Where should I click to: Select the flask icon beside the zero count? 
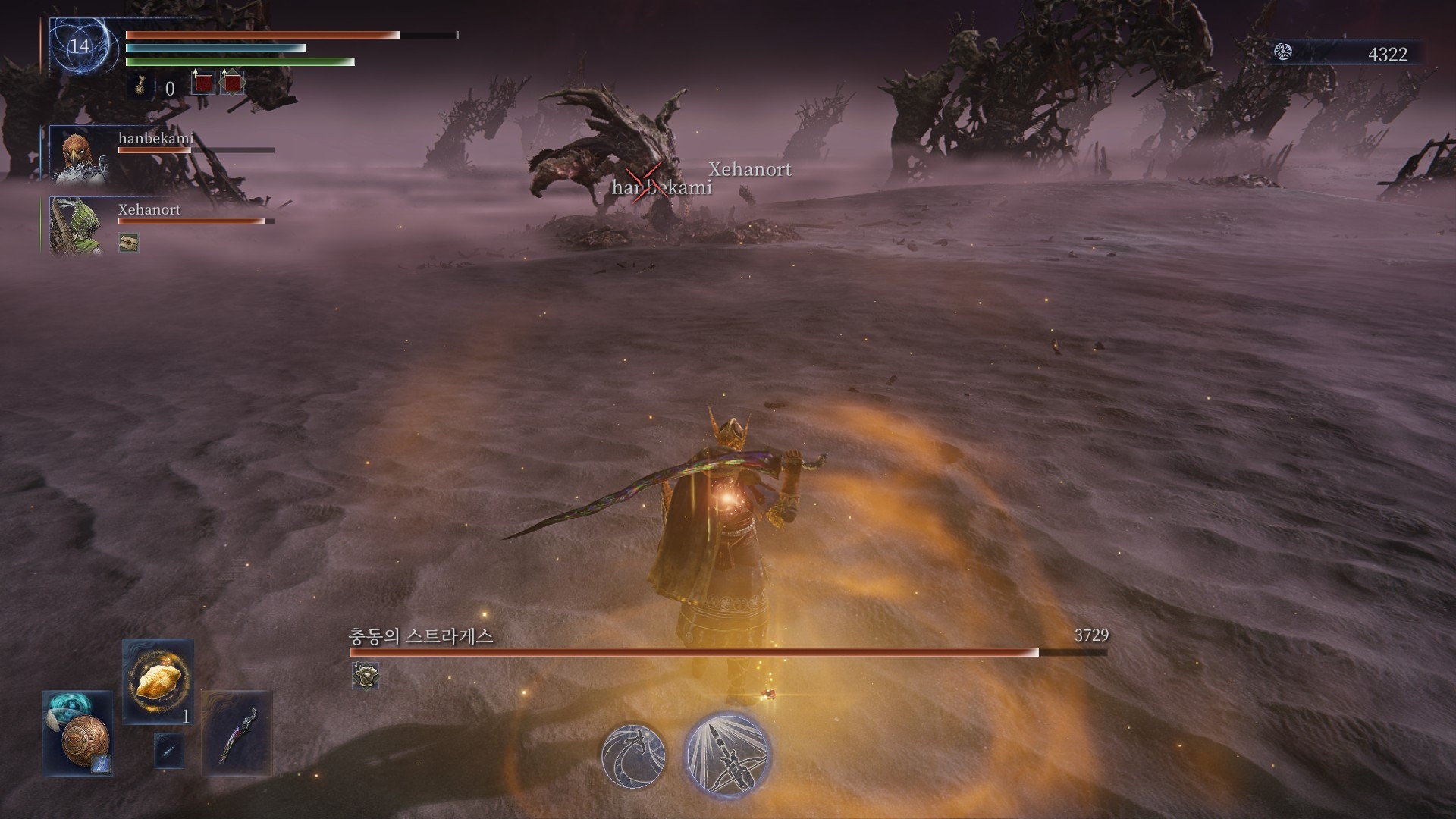(x=141, y=87)
